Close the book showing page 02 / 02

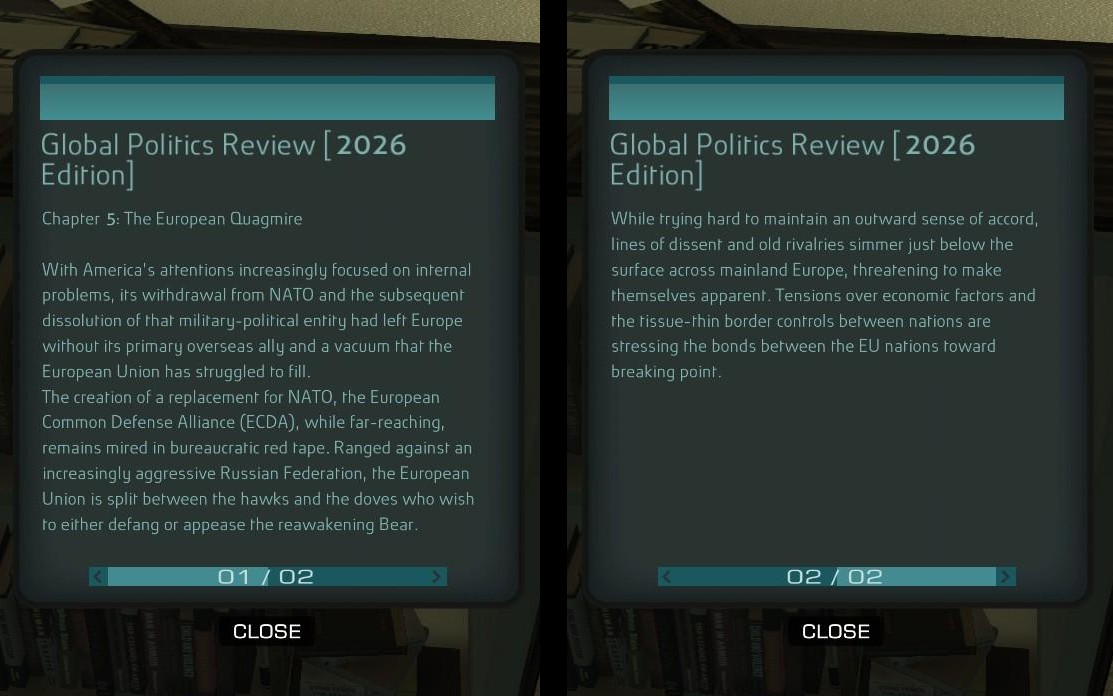[835, 631]
